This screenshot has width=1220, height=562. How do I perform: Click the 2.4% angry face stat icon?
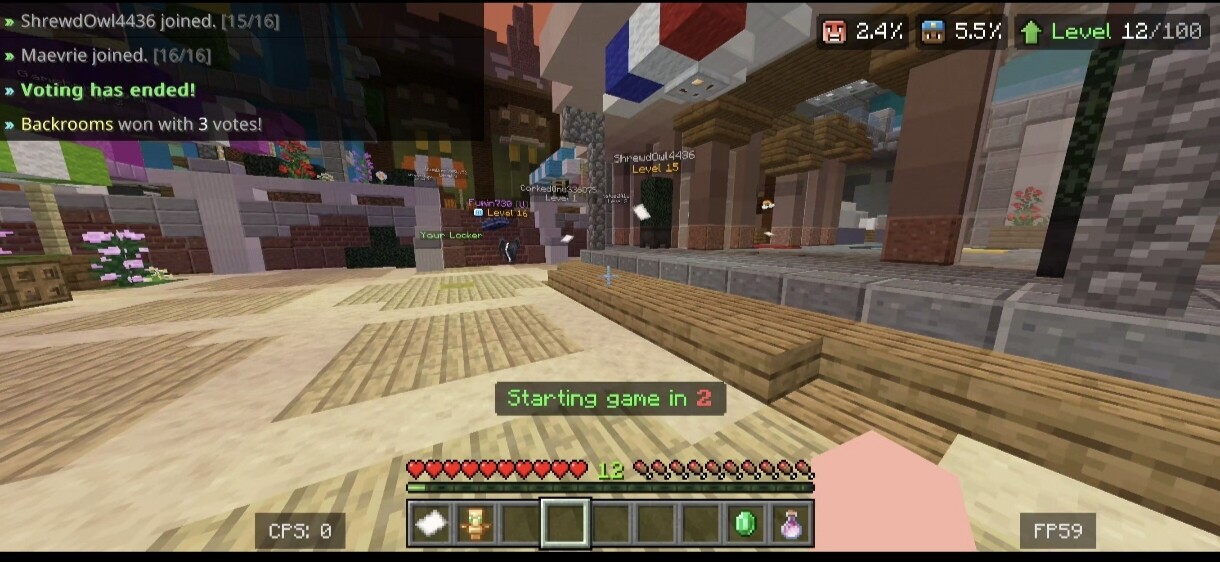click(x=834, y=32)
